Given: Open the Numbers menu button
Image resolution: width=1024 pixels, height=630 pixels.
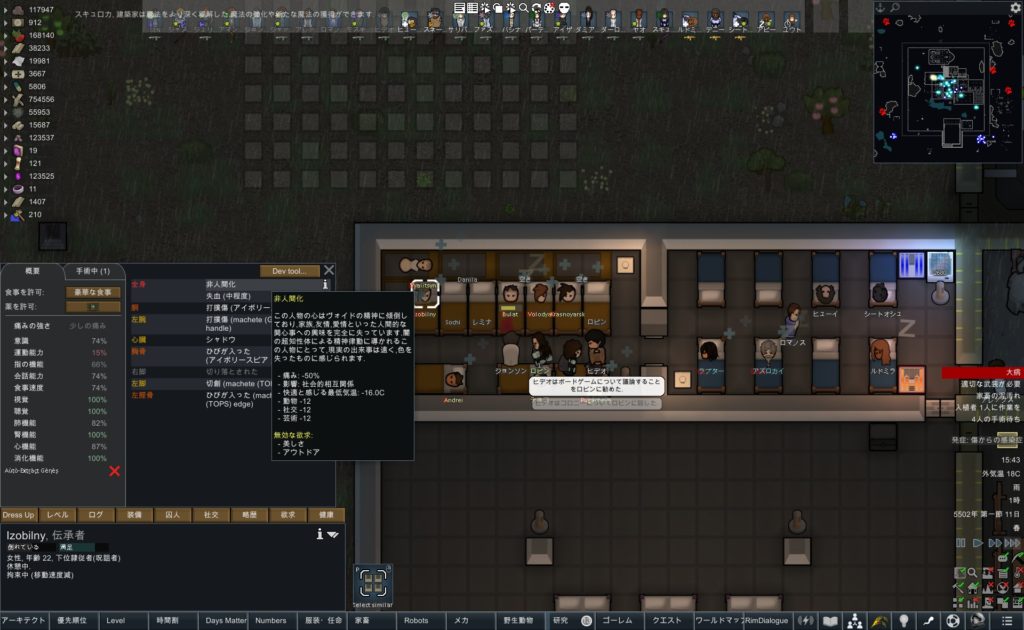Looking at the screenshot, I should click(271, 621).
